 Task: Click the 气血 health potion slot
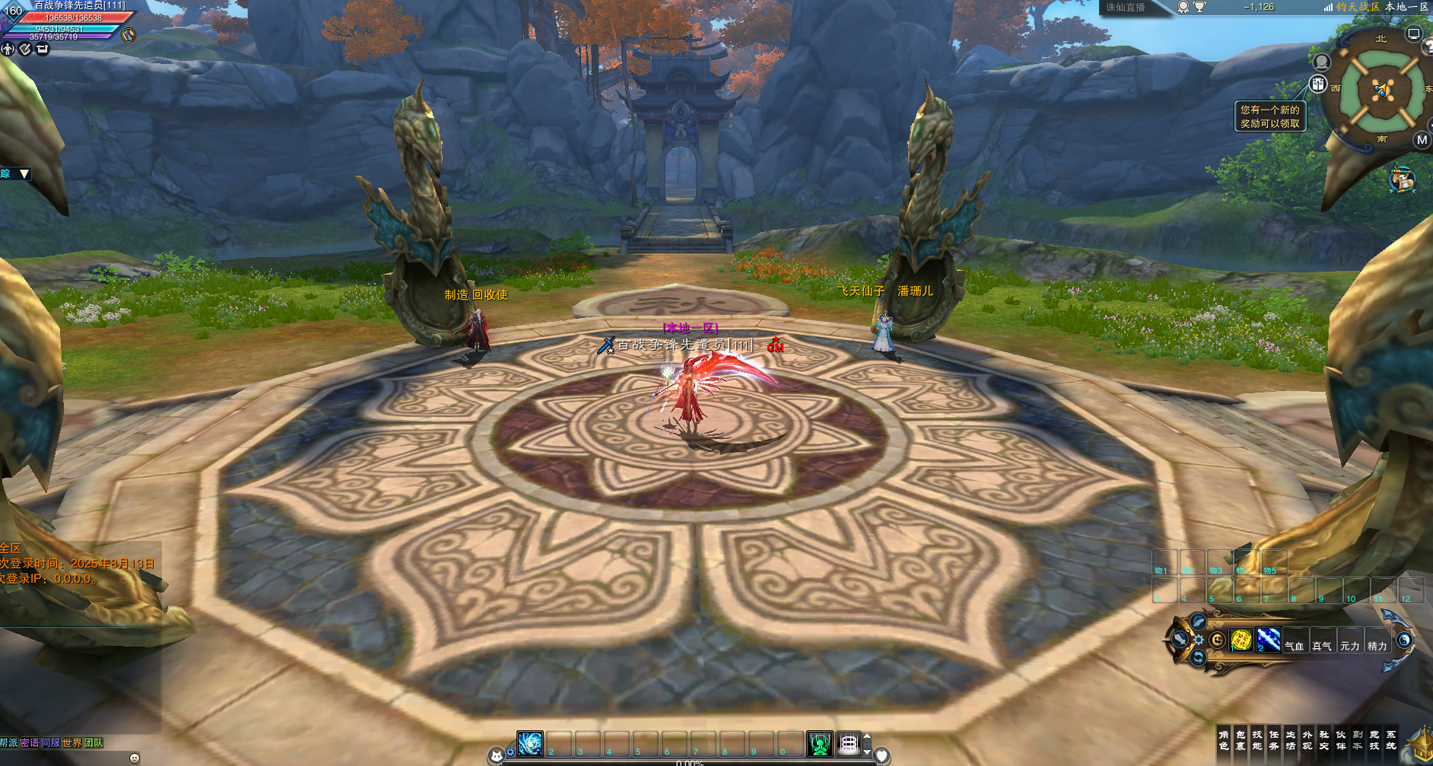[1294, 644]
